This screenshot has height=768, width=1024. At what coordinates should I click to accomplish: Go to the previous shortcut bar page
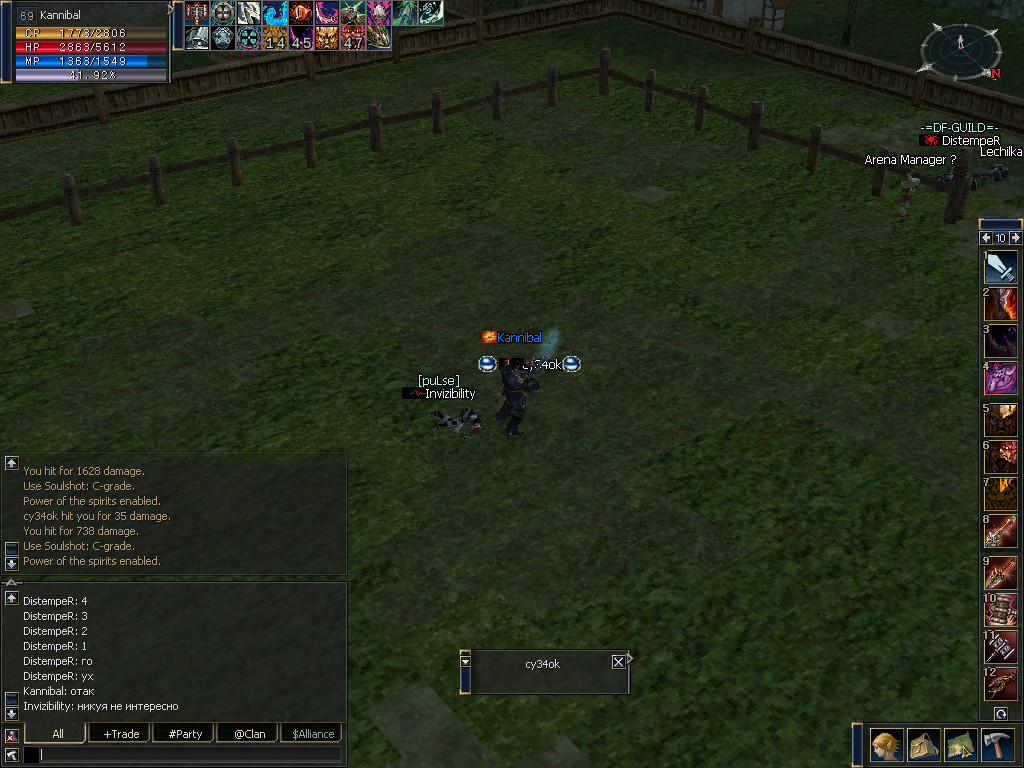[986, 238]
